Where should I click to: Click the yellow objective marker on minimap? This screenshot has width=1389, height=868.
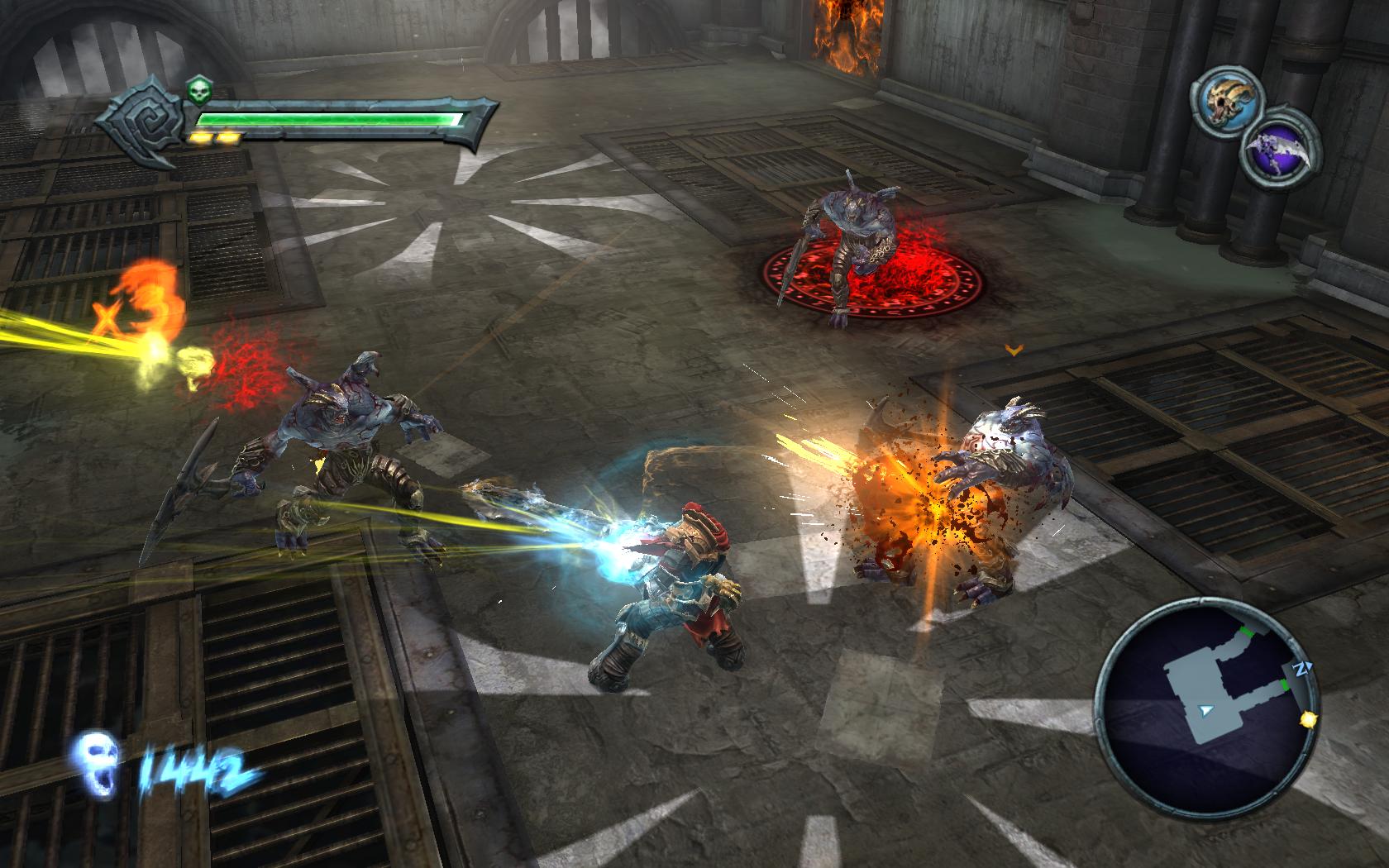(x=1308, y=720)
